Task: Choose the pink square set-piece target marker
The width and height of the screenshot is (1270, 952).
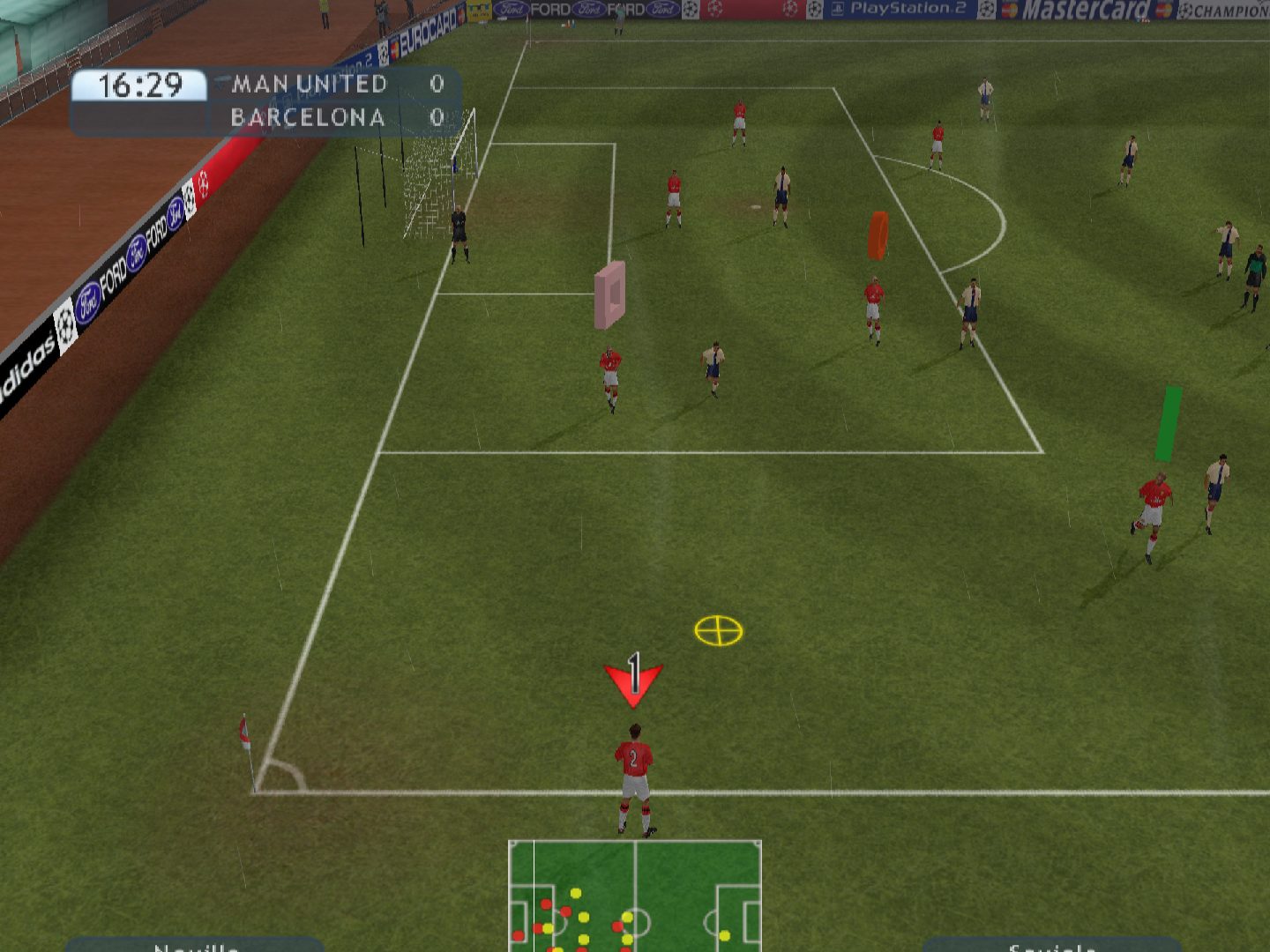Action: point(610,294)
